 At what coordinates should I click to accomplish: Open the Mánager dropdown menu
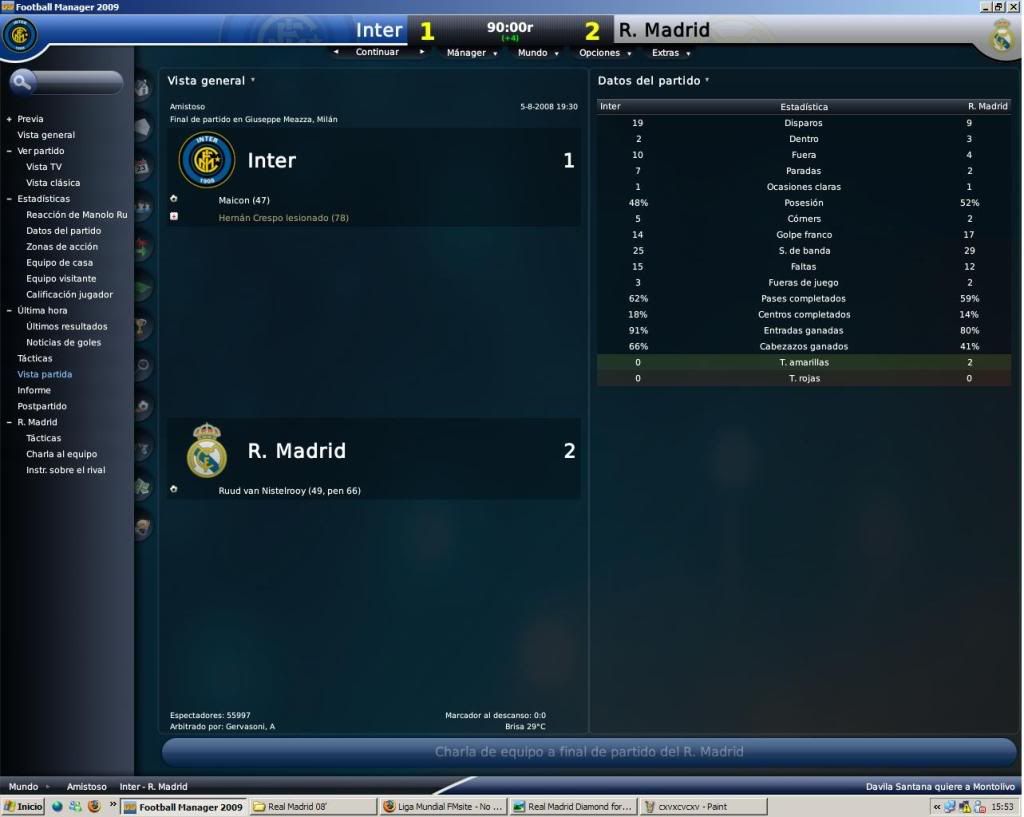(471, 53)
